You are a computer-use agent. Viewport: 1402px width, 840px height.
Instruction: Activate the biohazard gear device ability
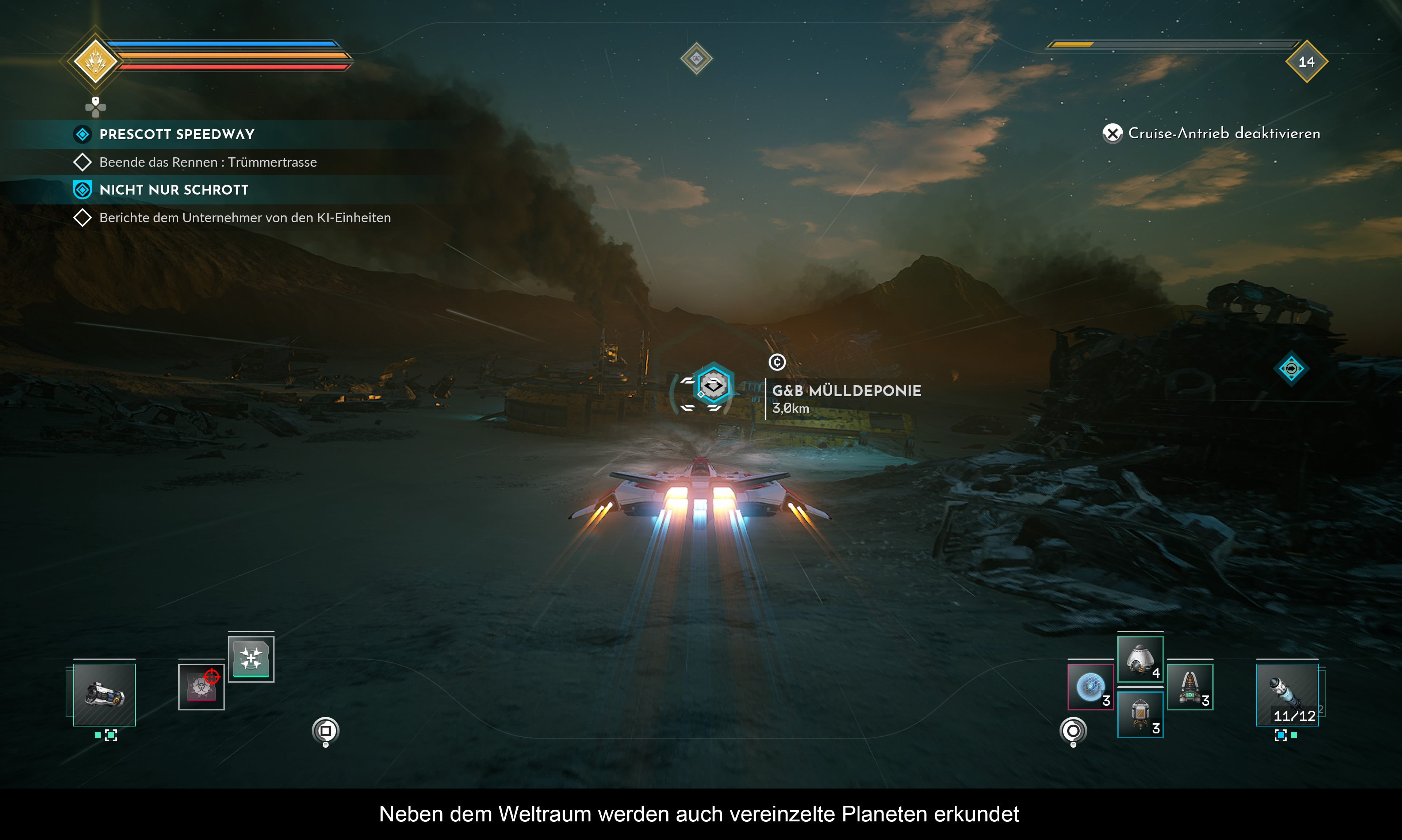pos(201,687)
